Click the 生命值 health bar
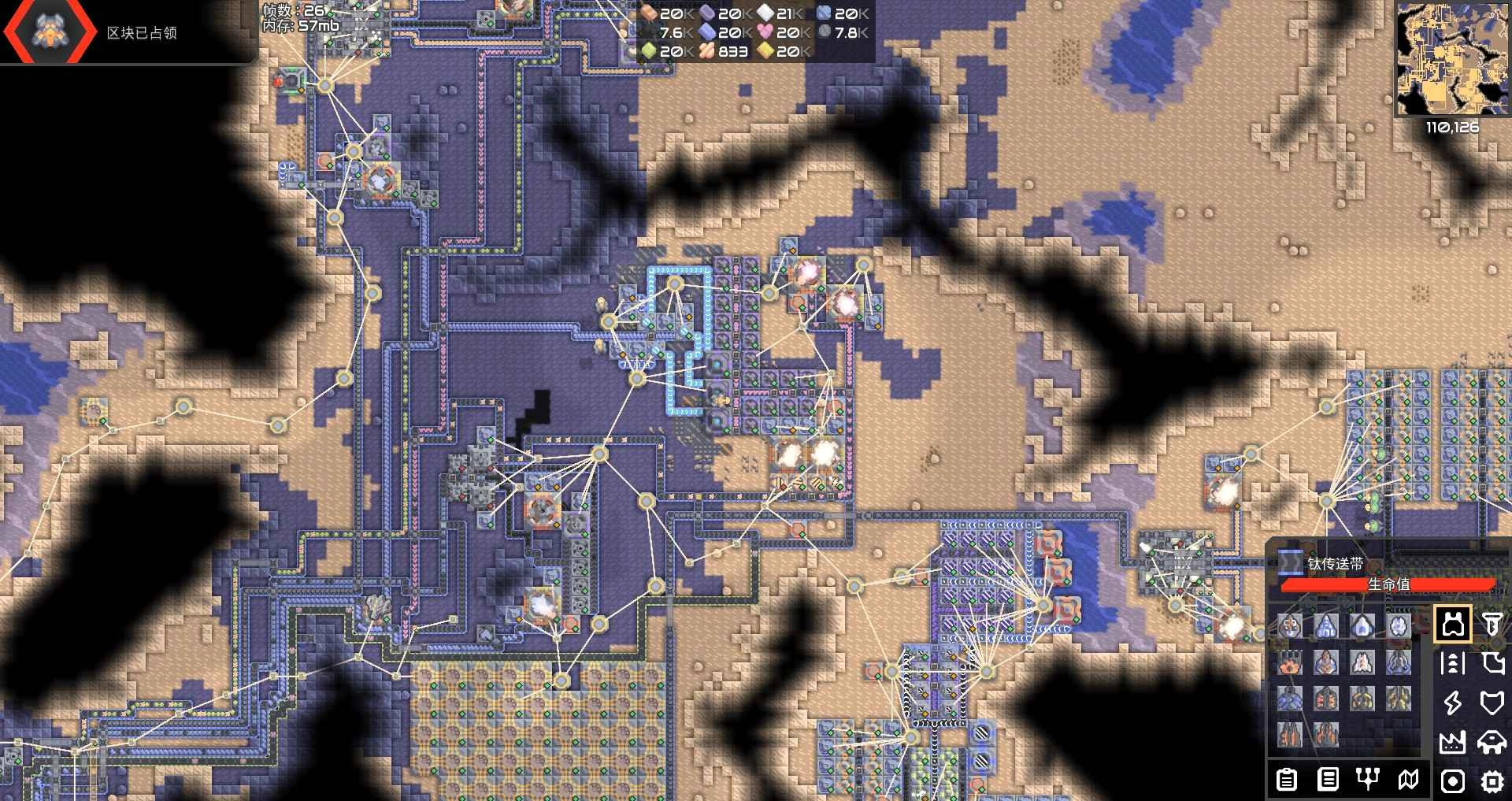 1388,585
